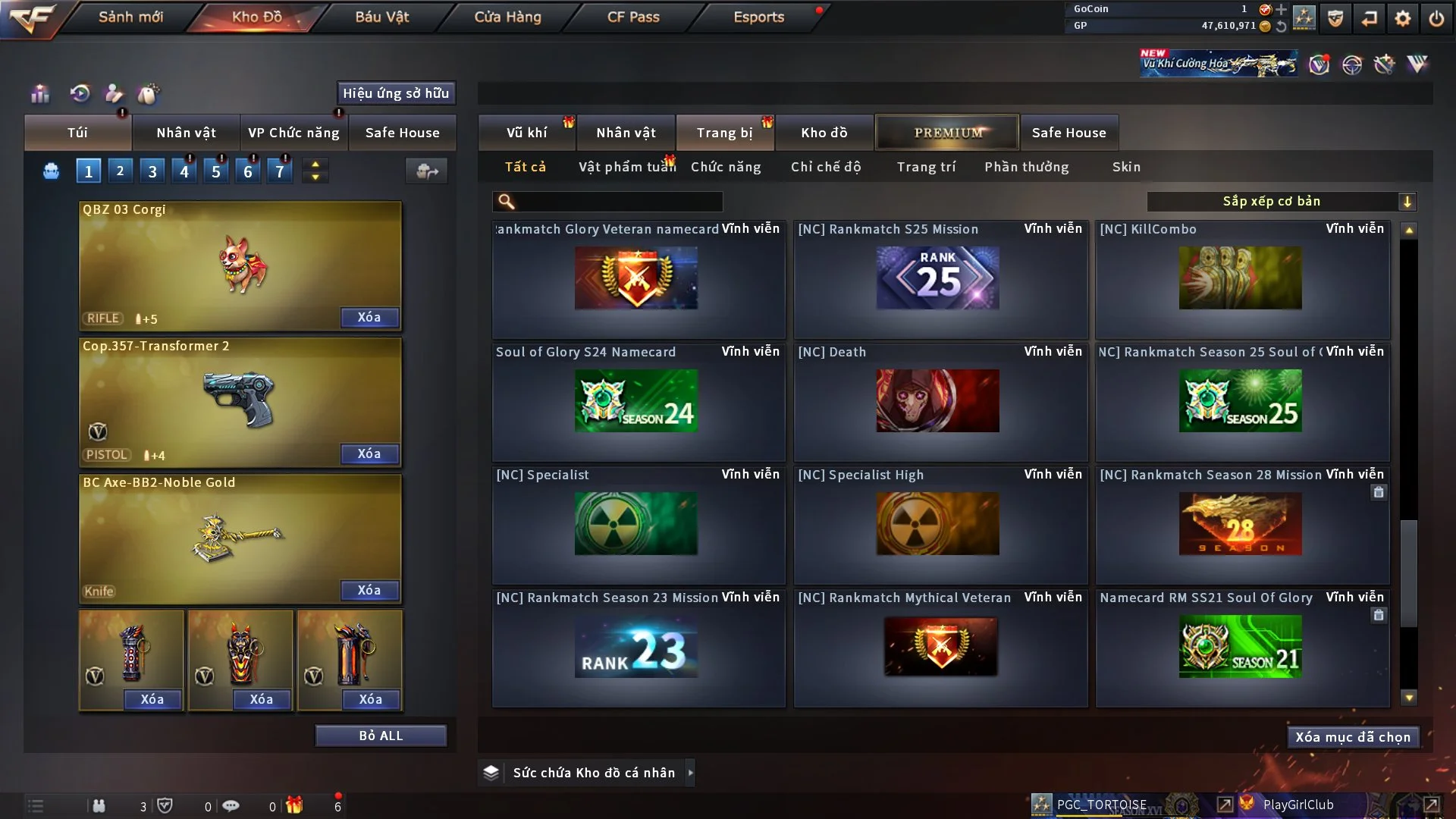The image size is (1456, 819).
Task: Select bag number 3
Action: point(152,171)
